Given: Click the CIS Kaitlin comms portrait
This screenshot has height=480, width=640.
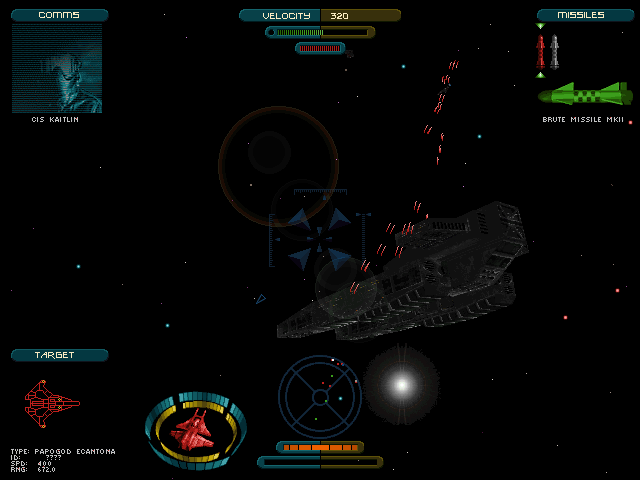Looking at the screenshot, I should click(x=56, y=68).
